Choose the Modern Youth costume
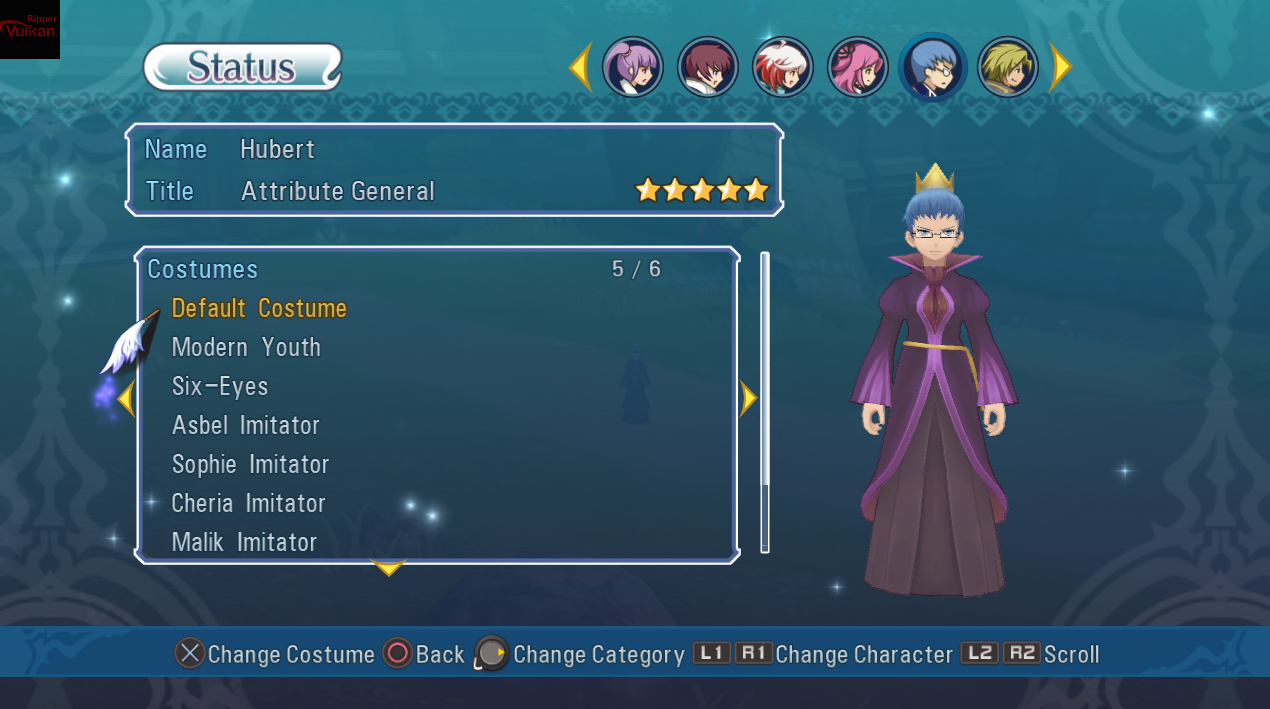This screenshot has height=709, width=1270. 246,347
